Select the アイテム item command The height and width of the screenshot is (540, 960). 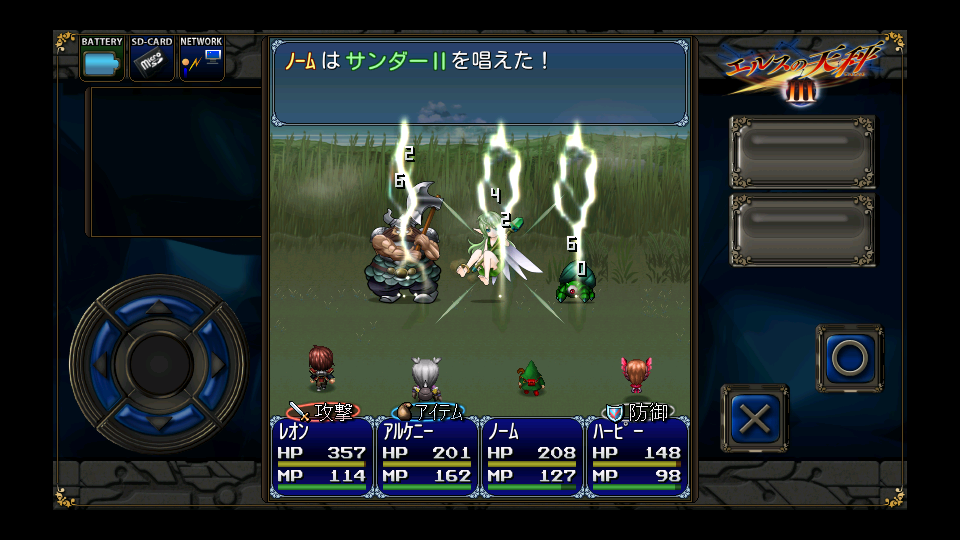click(x=431, y=411)
